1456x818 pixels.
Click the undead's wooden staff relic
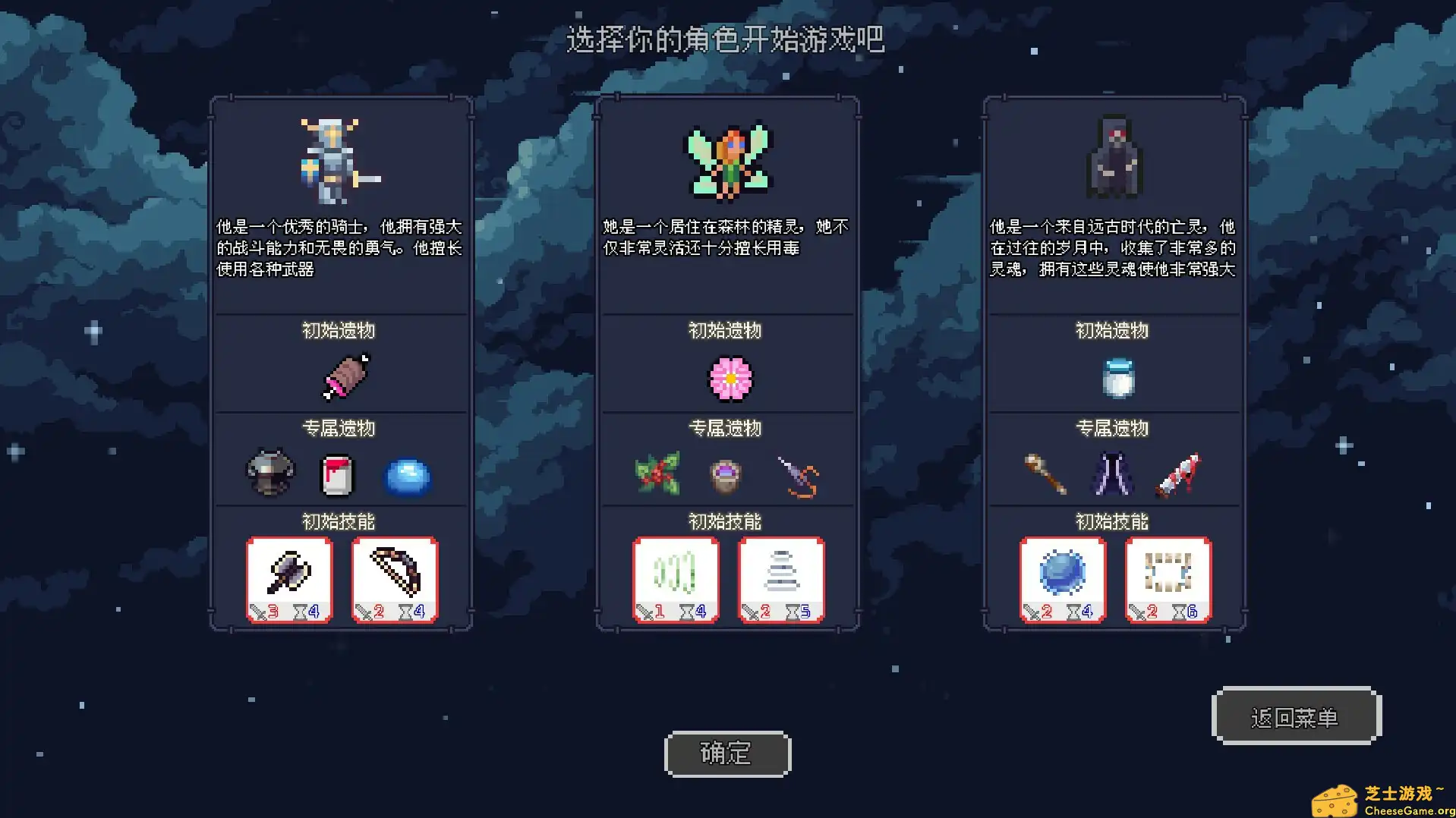tap(1046, 476)
